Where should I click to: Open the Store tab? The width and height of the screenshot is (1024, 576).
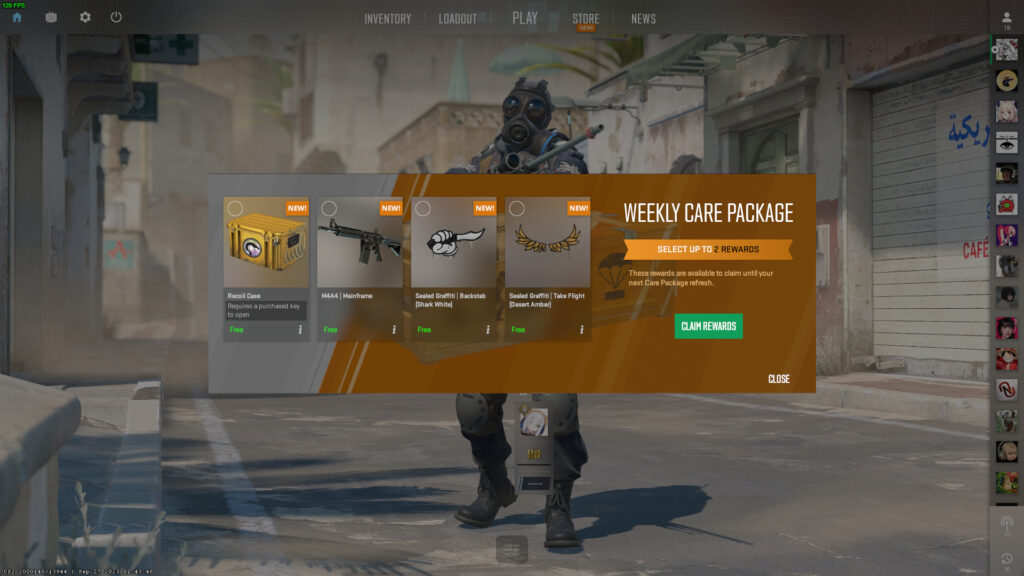(586, 19)
